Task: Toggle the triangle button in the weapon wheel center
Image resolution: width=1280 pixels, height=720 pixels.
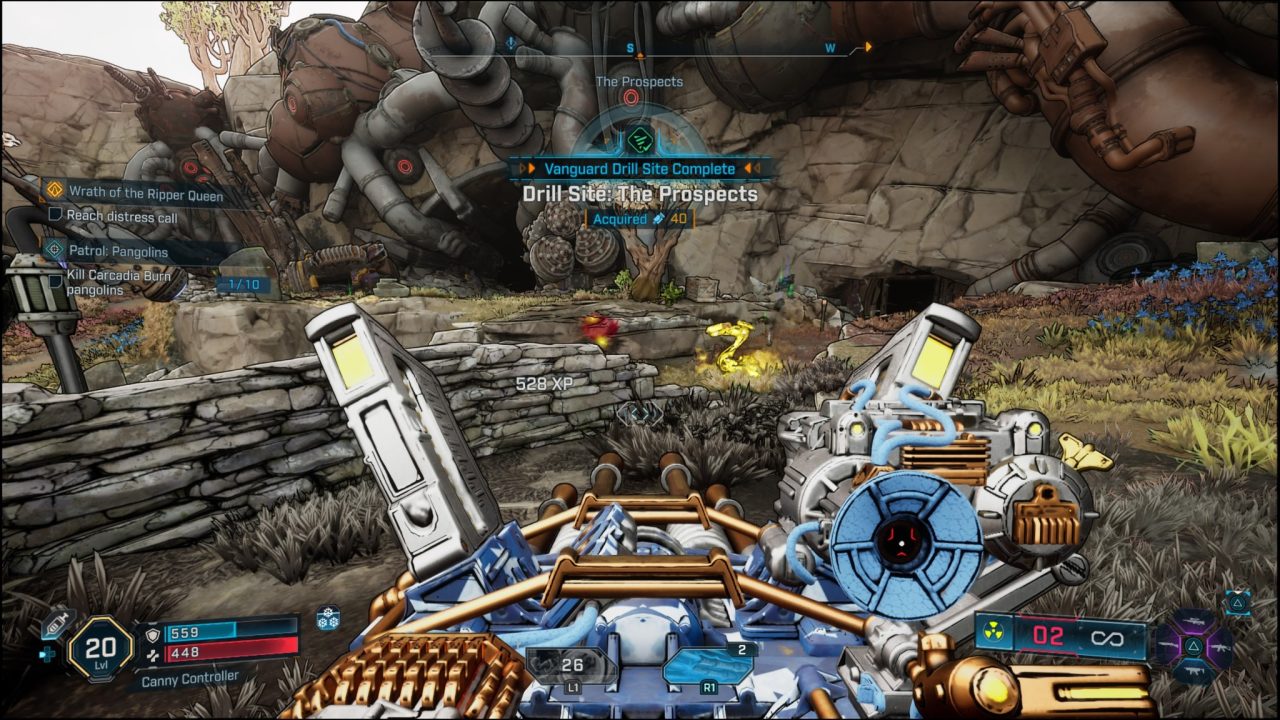Action: [1194, 645]
